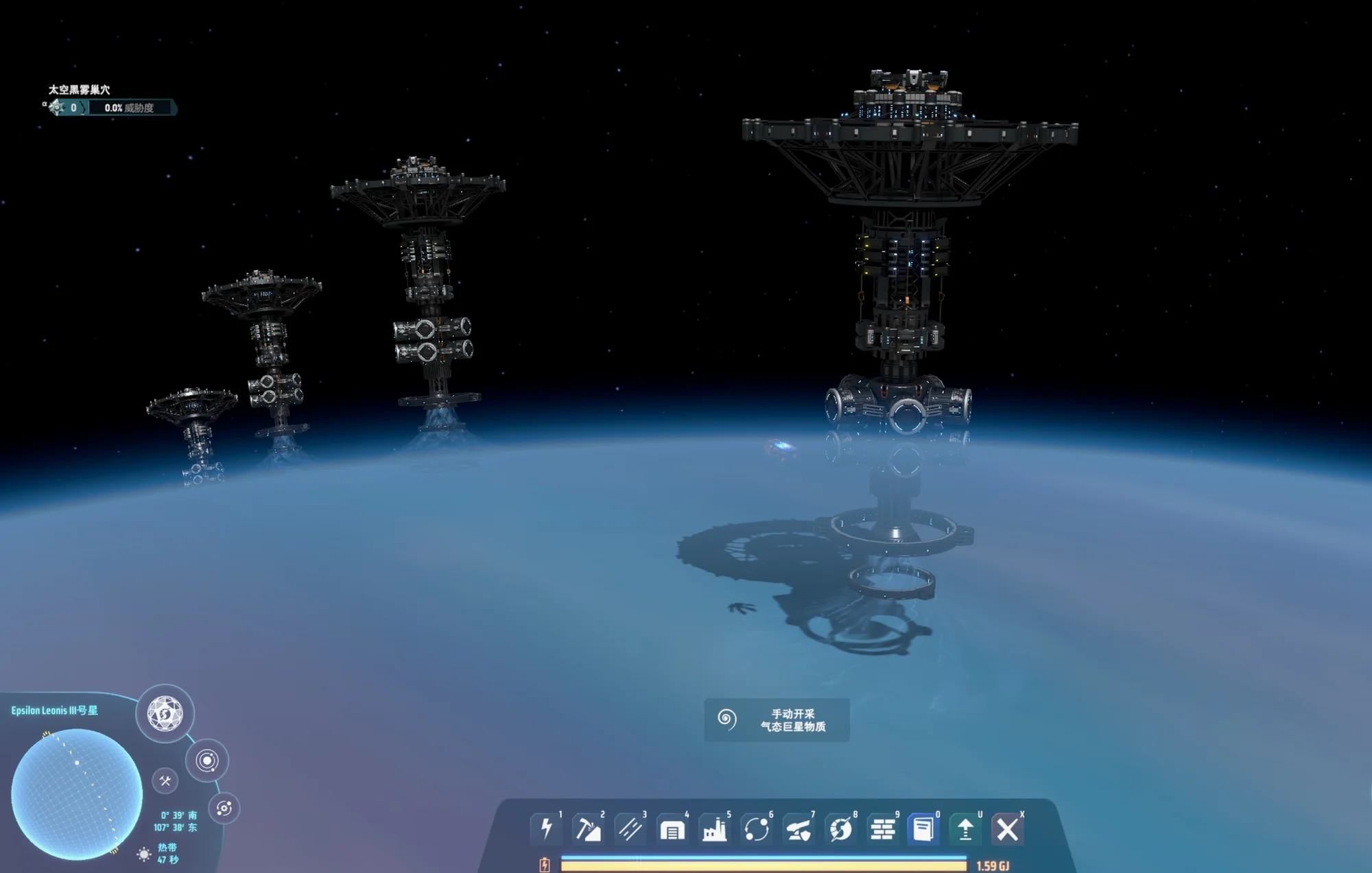Viewport: 1372px width, 873px height.
Task: Select the 太空黑雾巢穴 hive threat indicator
Action: click(110, 107)
